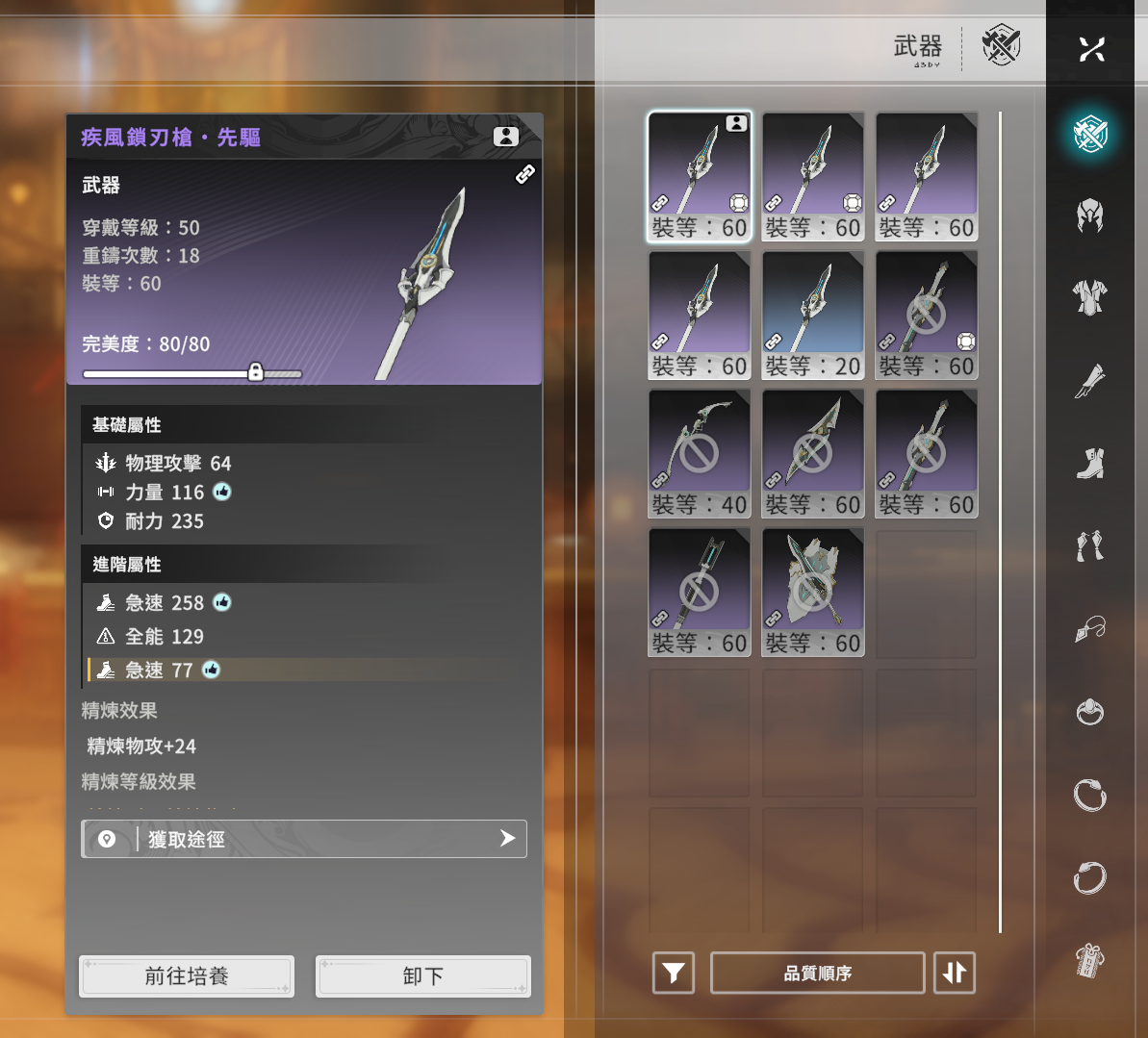The image size is (1148, 1038).
Task: Open the 獲取途徑 acquisition sources row
Action: (x=304, y=839)
